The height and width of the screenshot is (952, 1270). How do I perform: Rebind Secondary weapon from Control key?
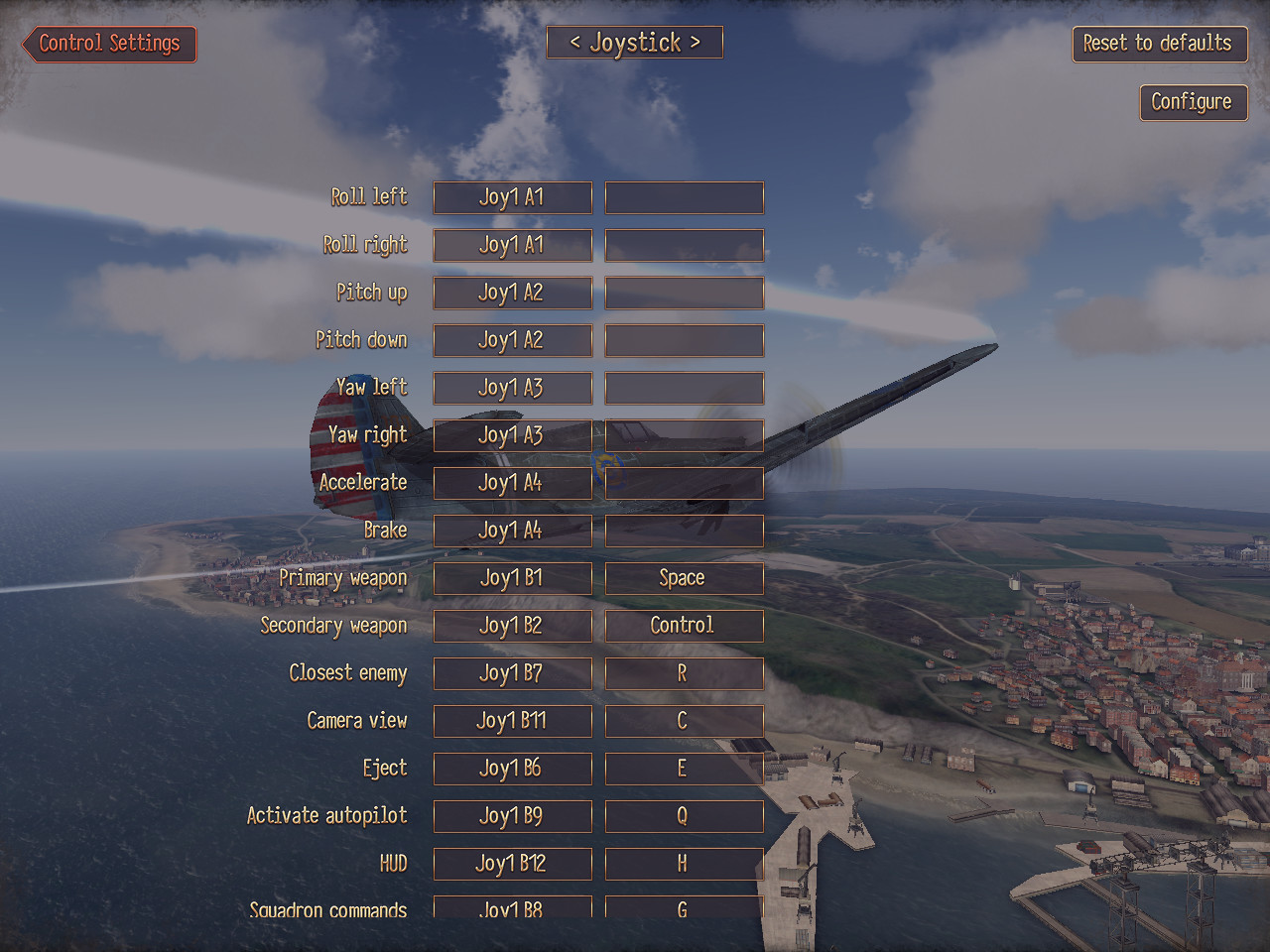tap(684, 626)
